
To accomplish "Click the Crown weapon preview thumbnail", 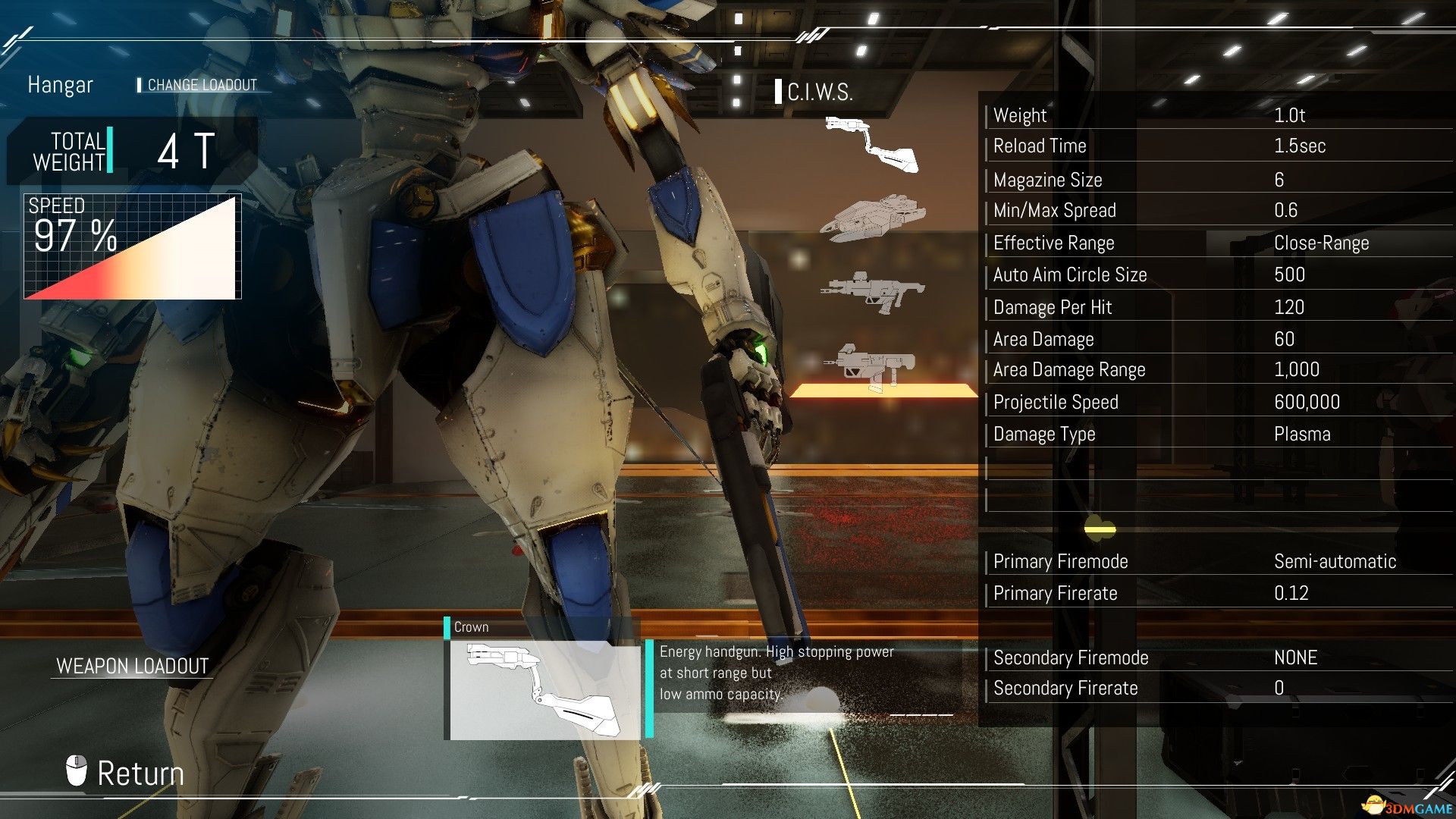I will [x=544, y=689].
